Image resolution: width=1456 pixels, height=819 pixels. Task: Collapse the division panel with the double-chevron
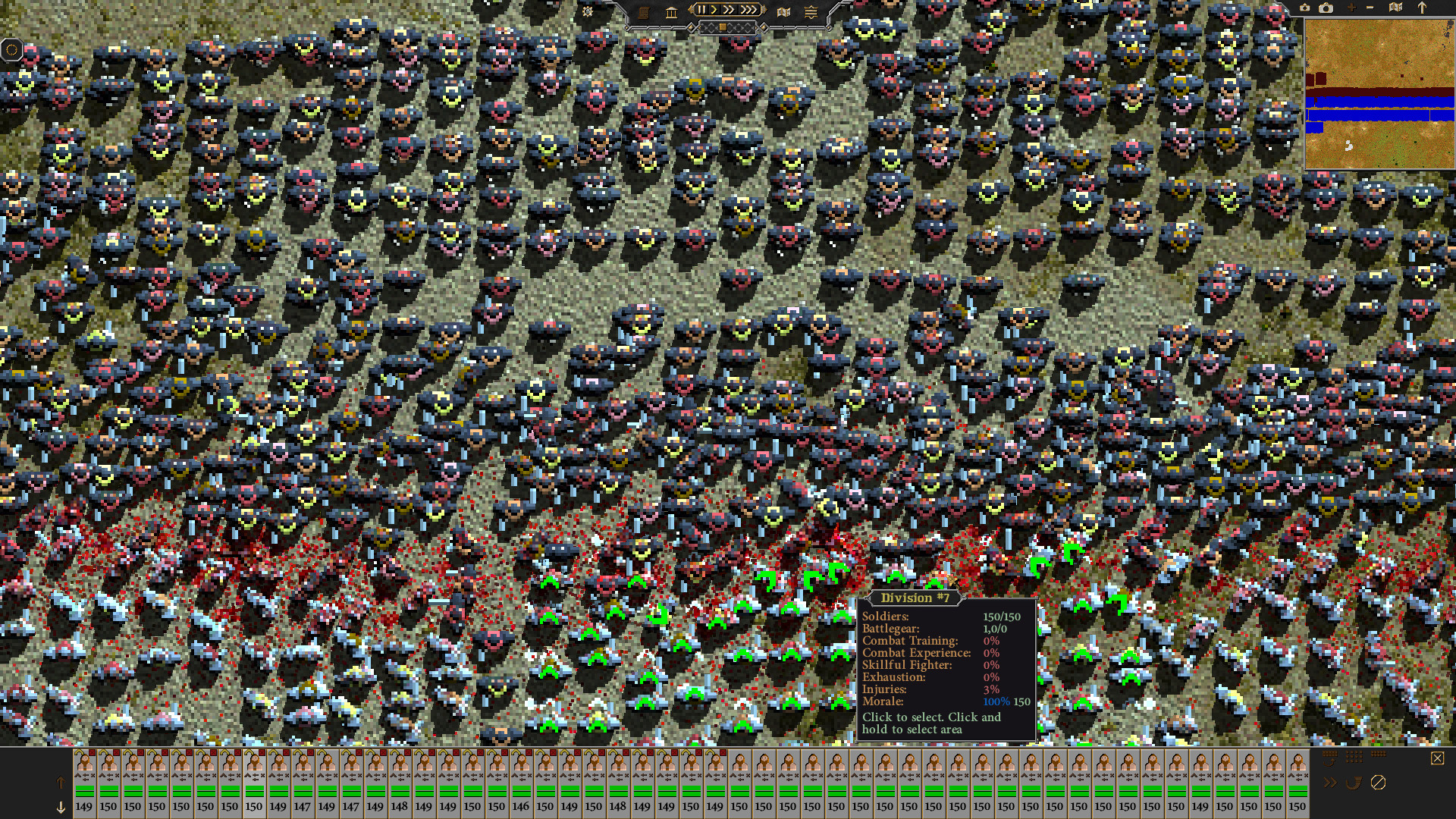[1330, 783]
